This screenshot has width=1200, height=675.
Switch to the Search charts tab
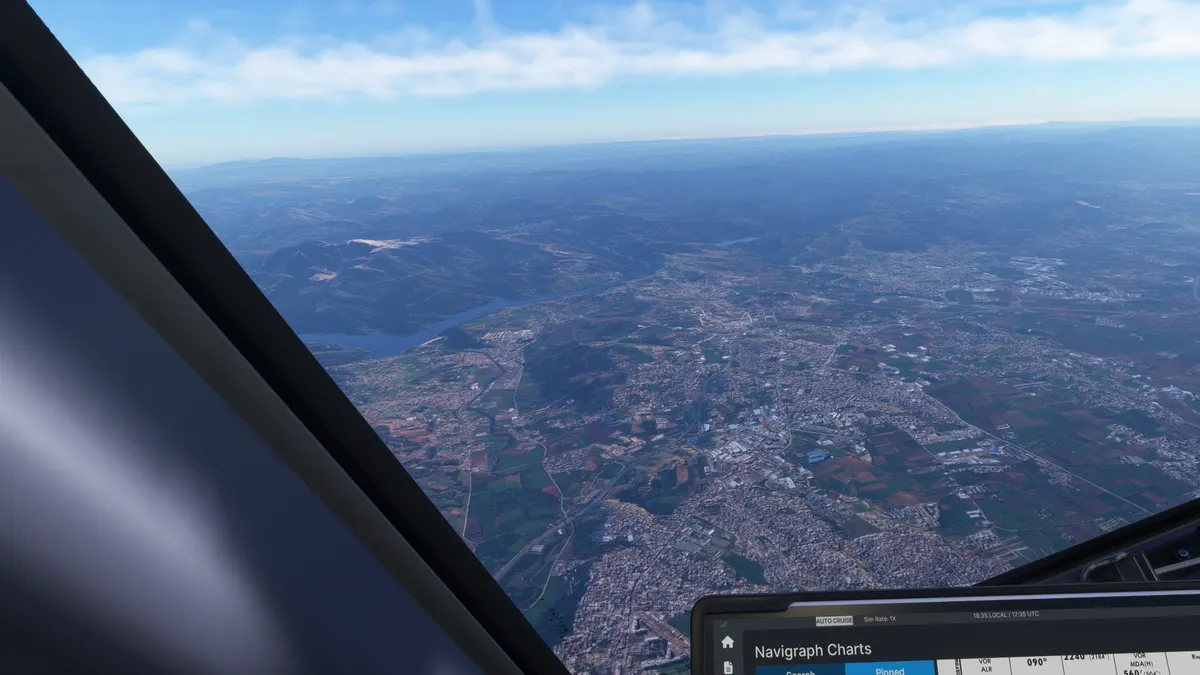[800, 671]
